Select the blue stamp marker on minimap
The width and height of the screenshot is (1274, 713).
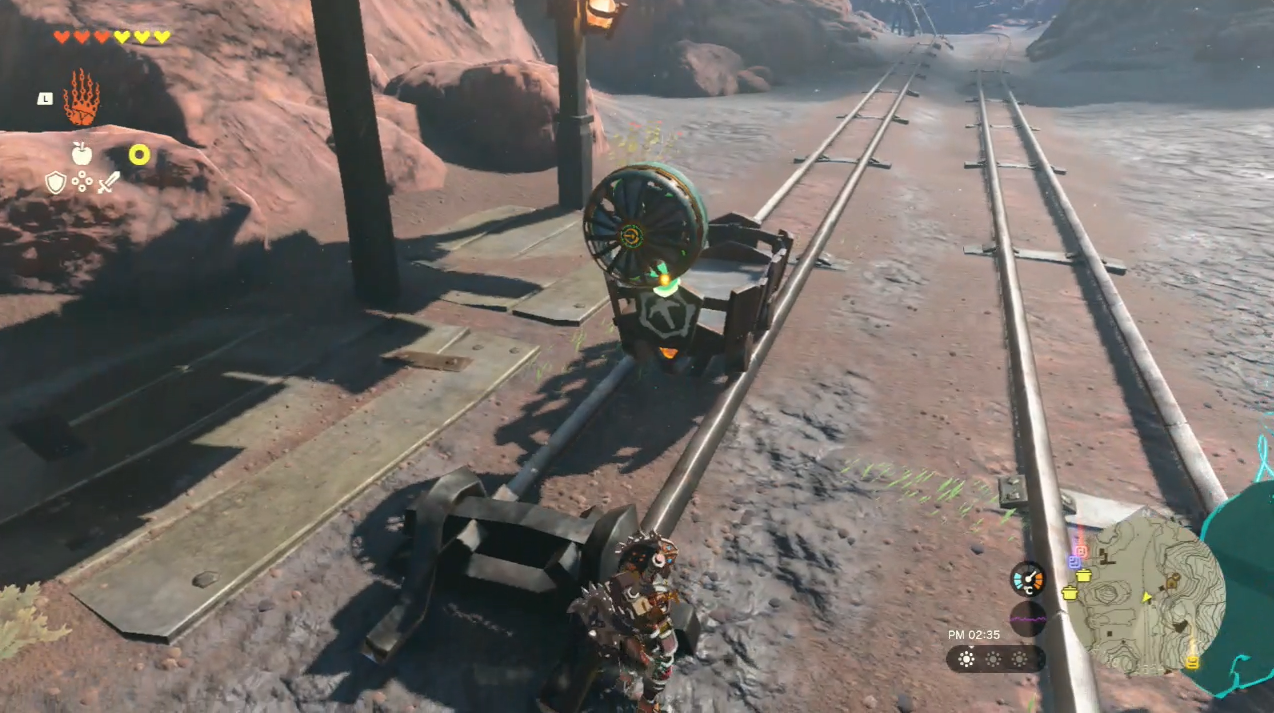pos(1074,562)
